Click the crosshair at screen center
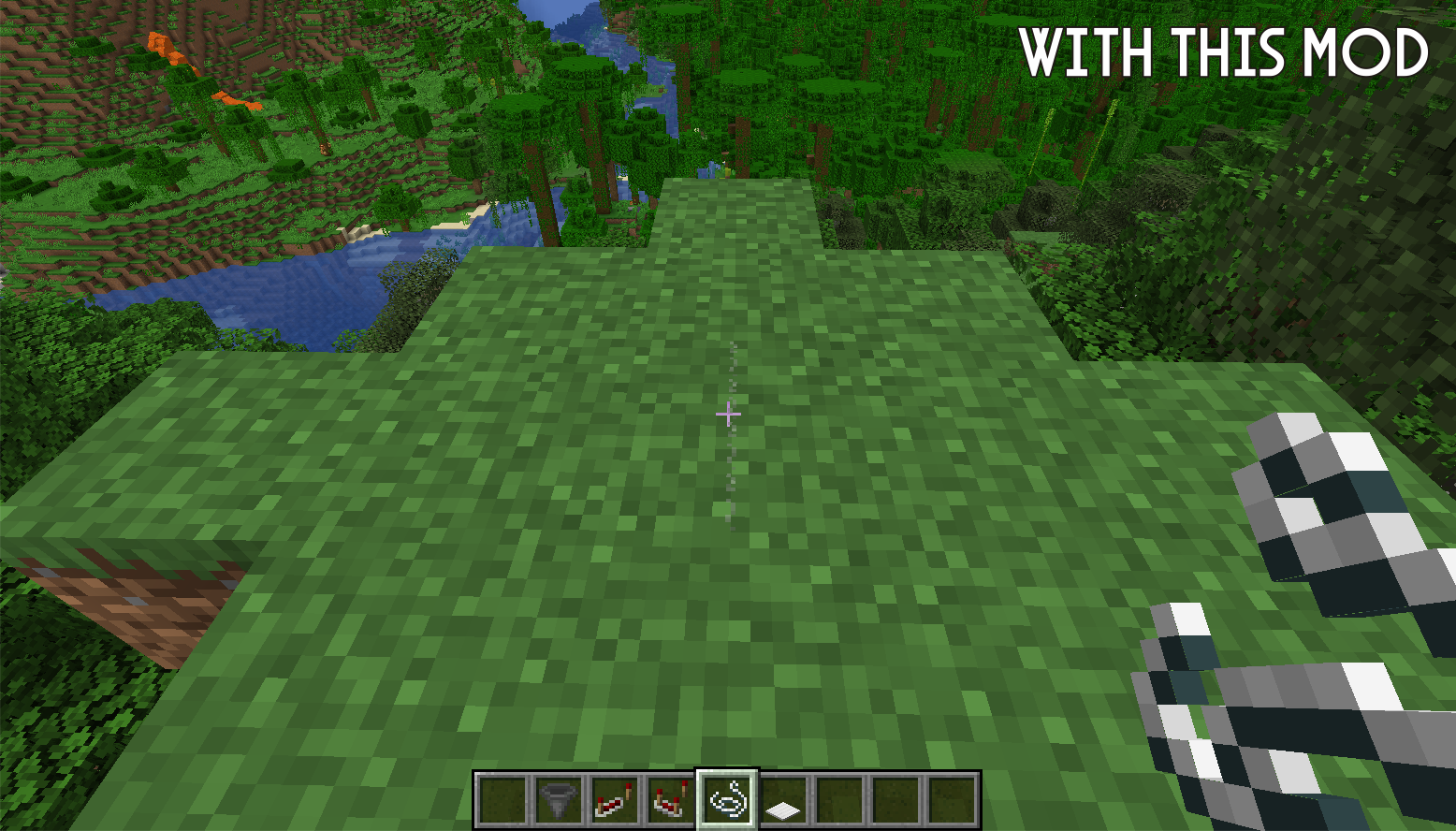The width and height of the screenshot is (1456, 831). pyautogui.click(x=729, y=413)
